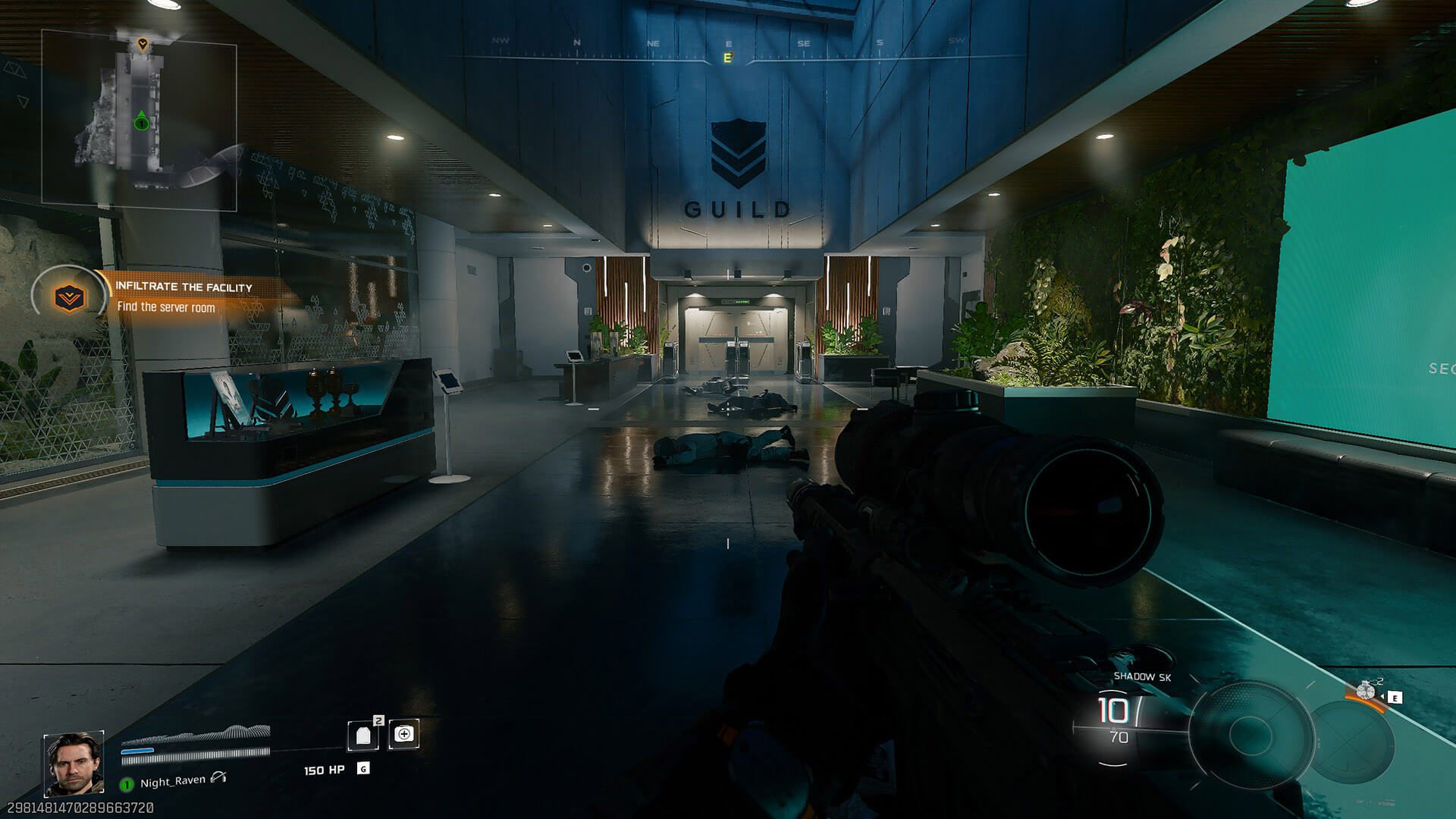Click the green squad number badge
Screen dimensions: 1456x819
[x=127, y=783]
